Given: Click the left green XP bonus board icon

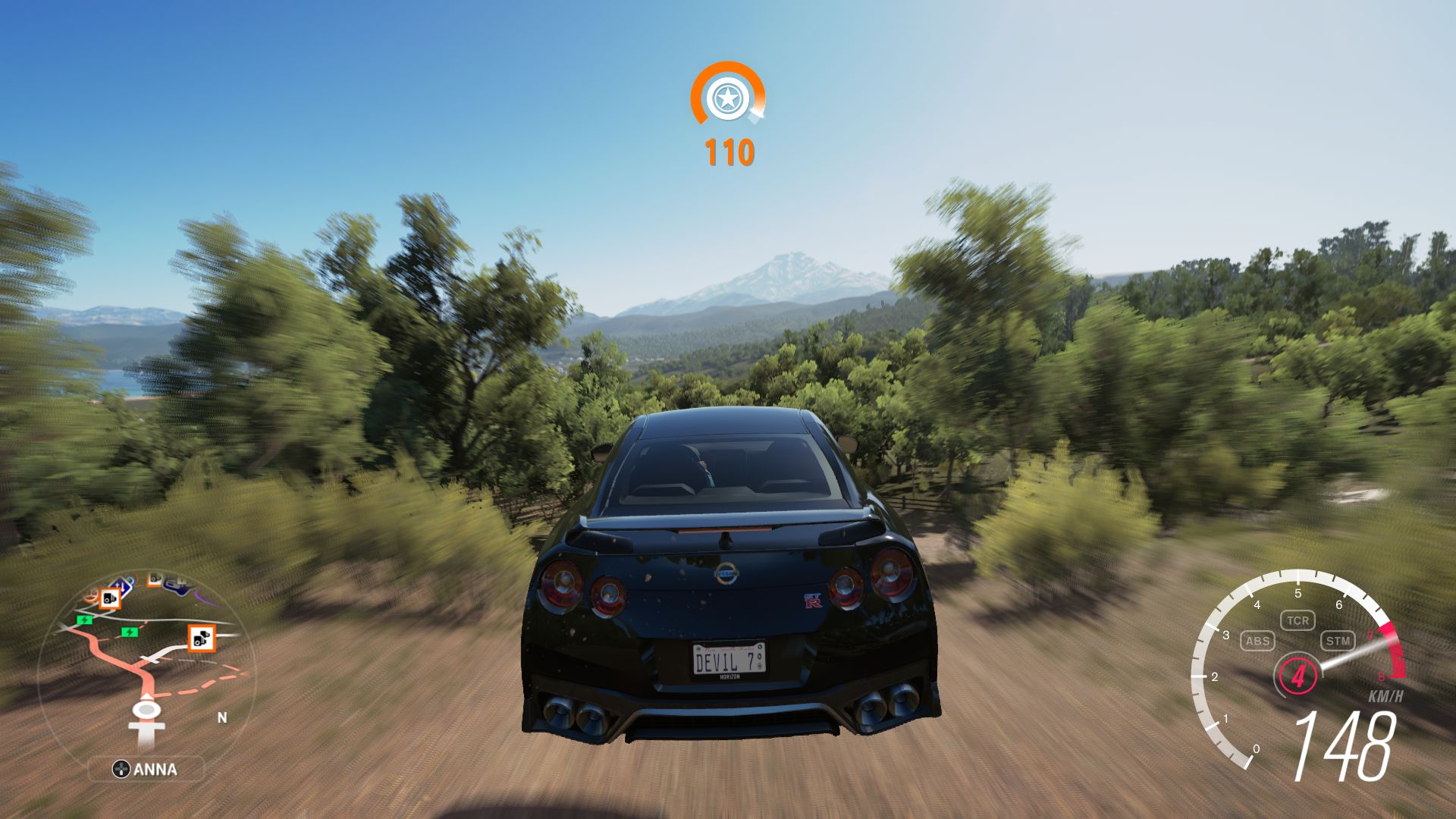Looking at the screenshot, I should pyautogui.click(x=85, y=620).
